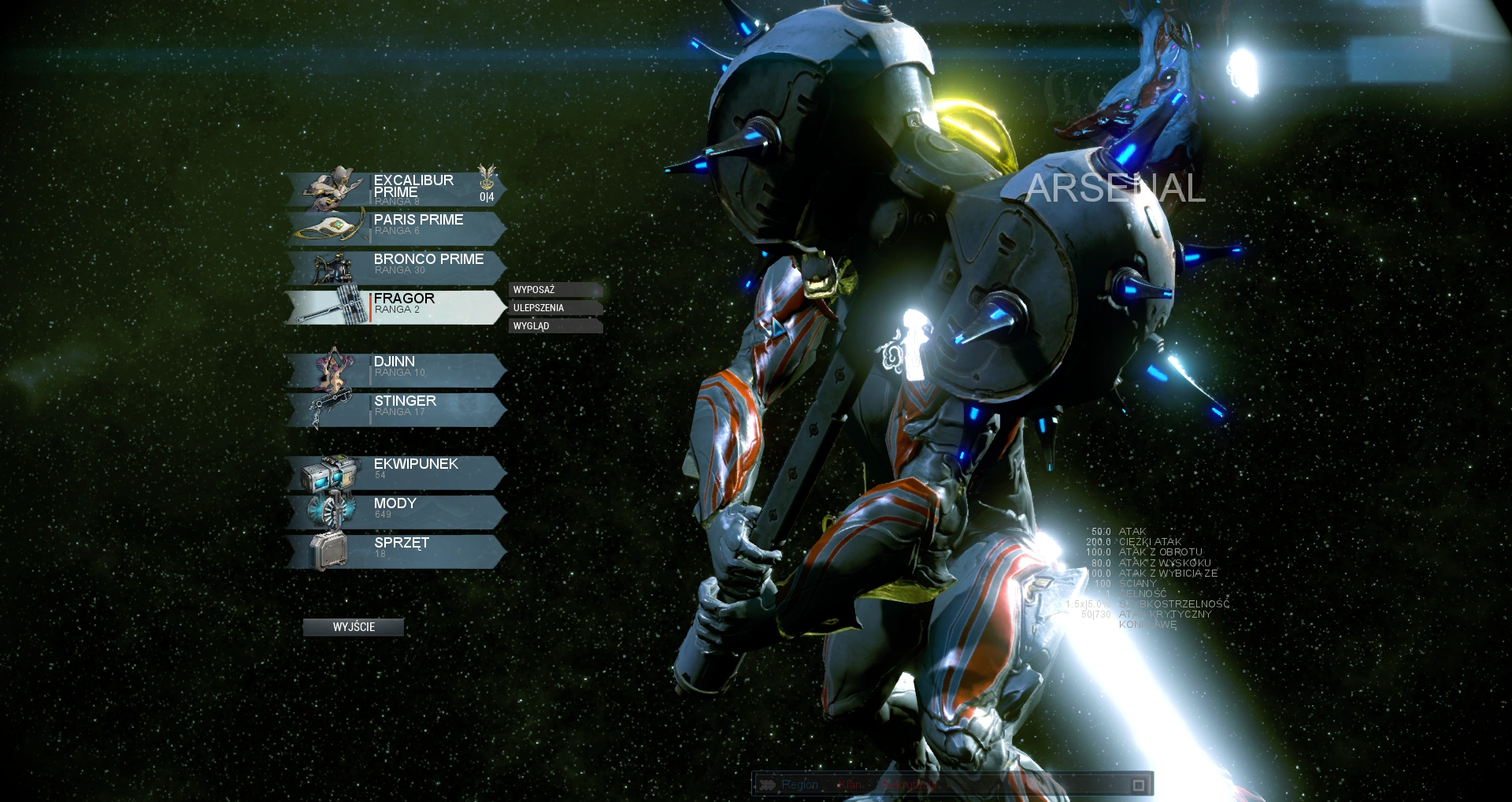This screenshot has width=1512, height=802.
Task: Select the highlighted Fragor Ranga 2 entry
Action: [417, 306]
